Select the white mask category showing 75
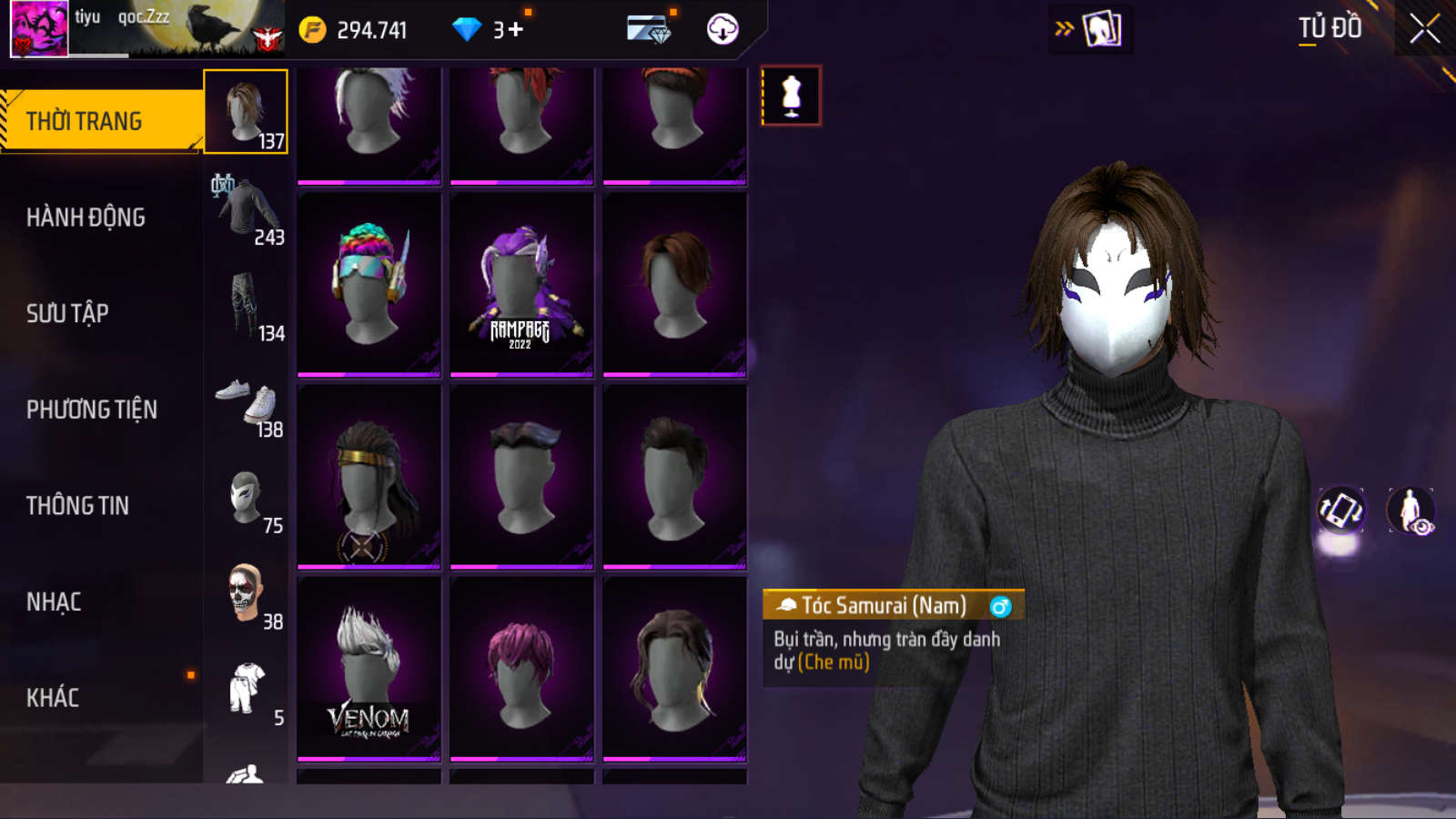 coord(247,500)
